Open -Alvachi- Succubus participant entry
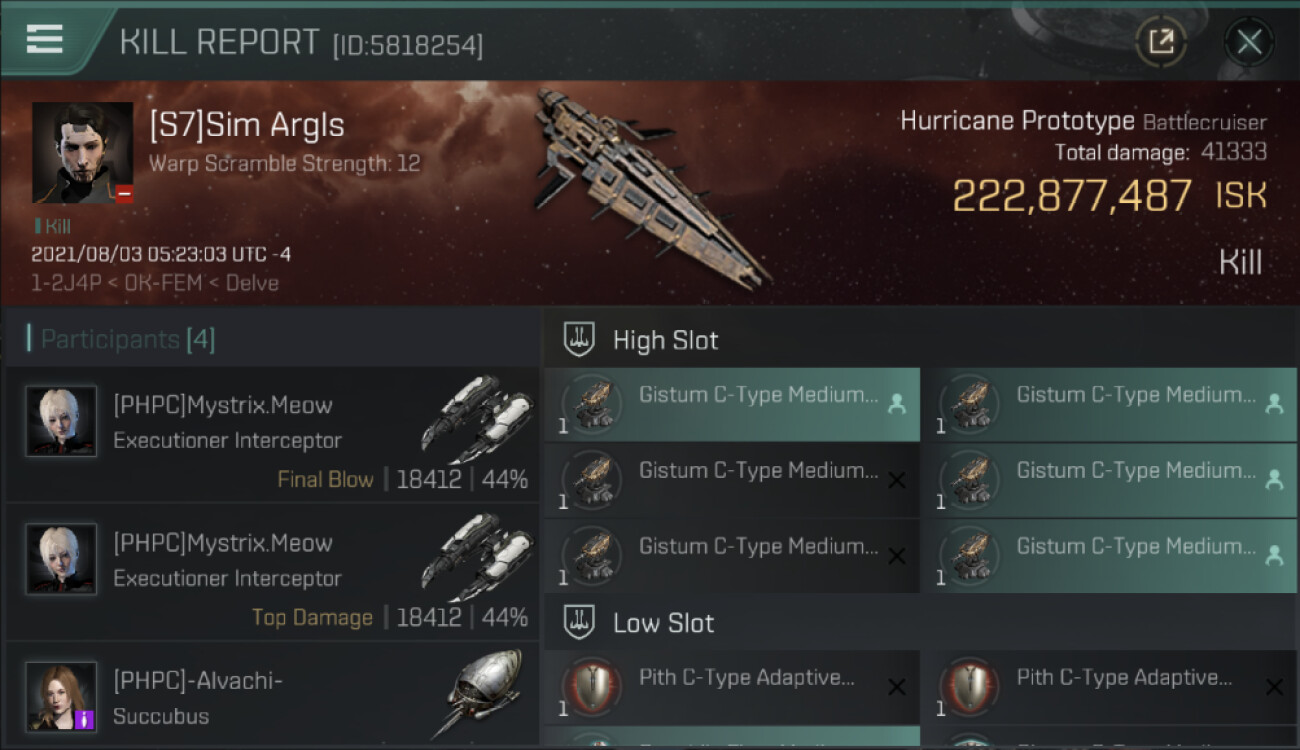The width and height of the screenshot is (1300, 750). tap(272, 696)
